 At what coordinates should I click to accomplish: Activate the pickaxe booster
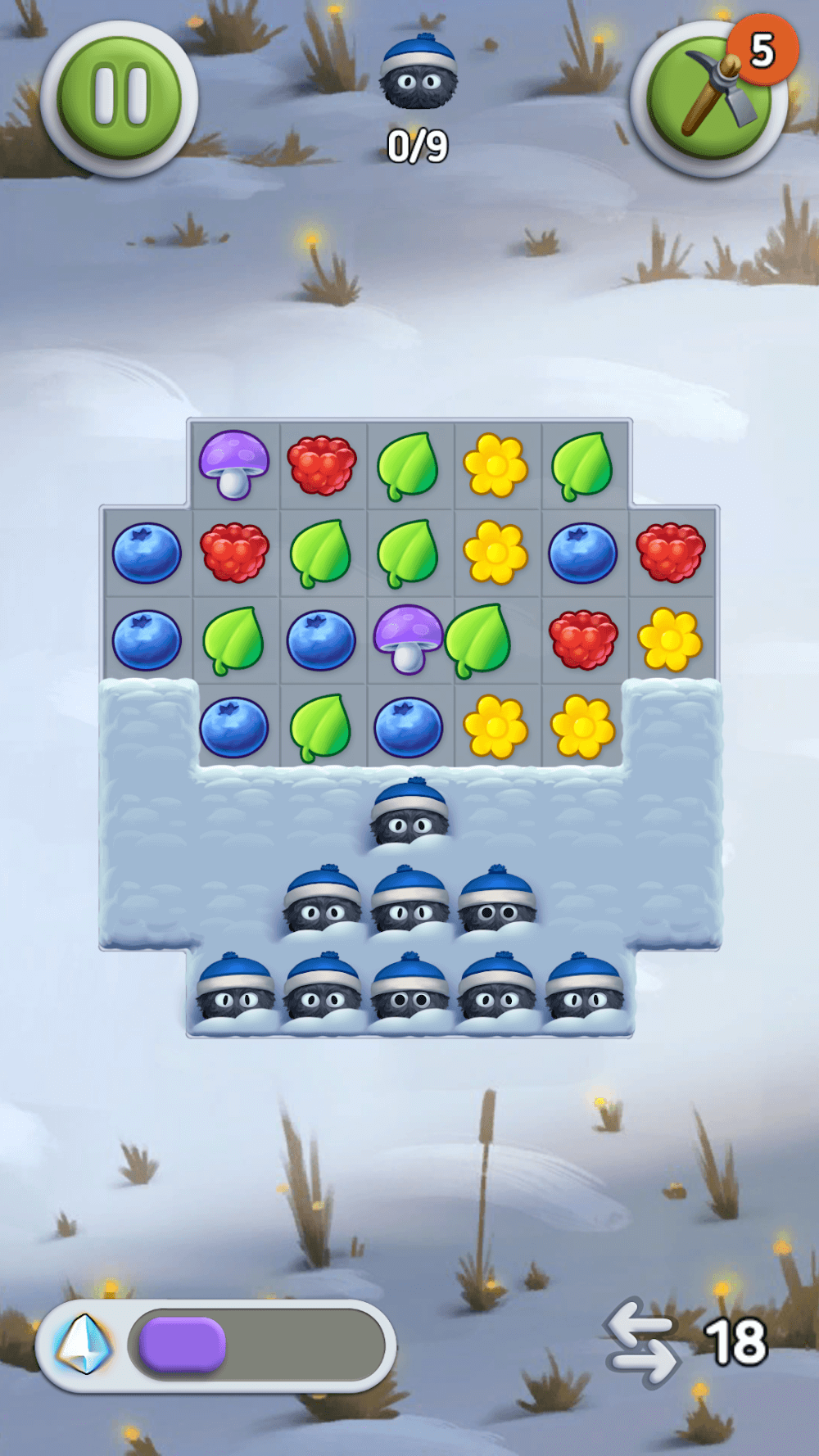point(709,100)
